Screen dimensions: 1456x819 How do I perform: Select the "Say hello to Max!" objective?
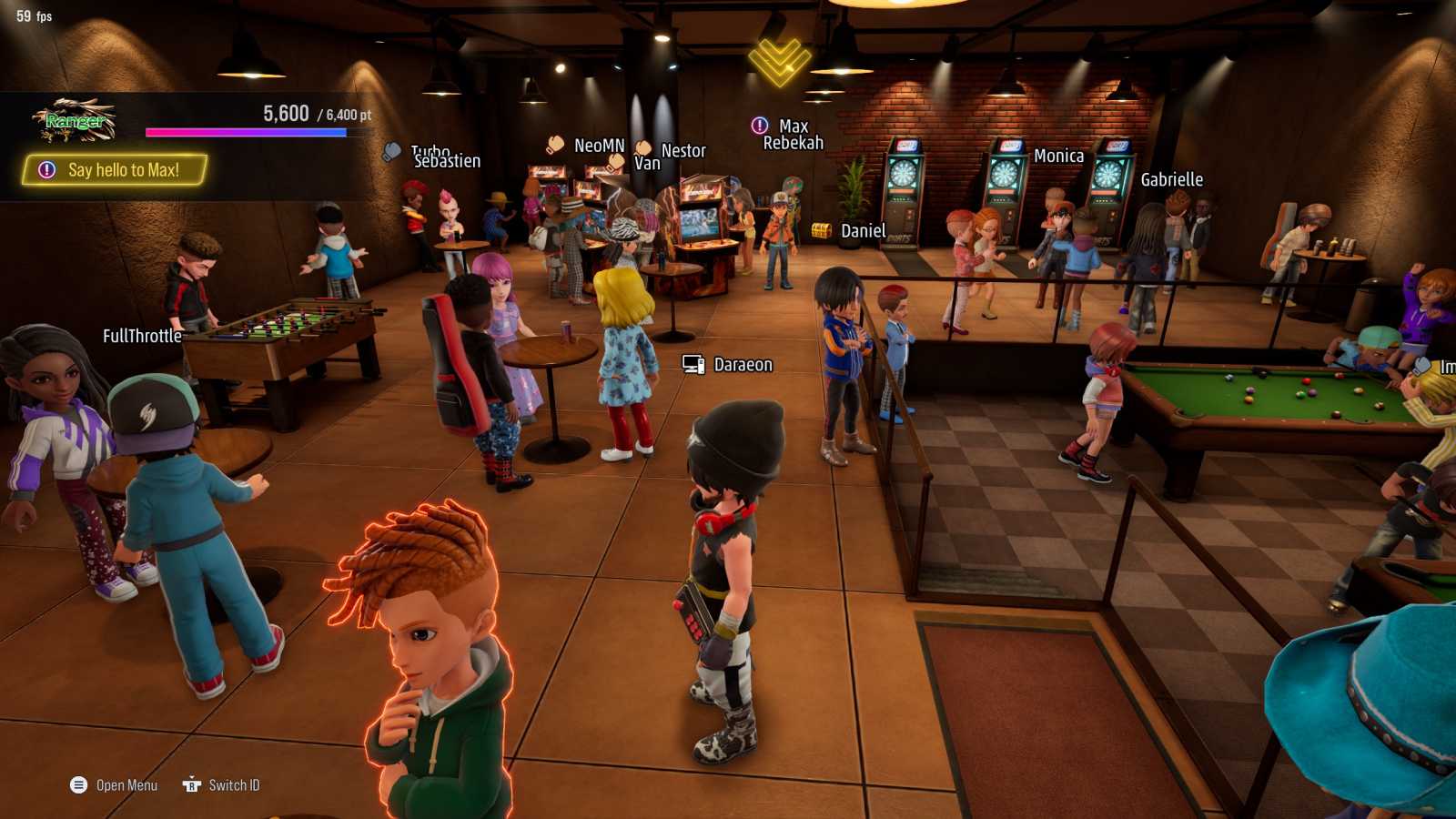pos(115,170)
